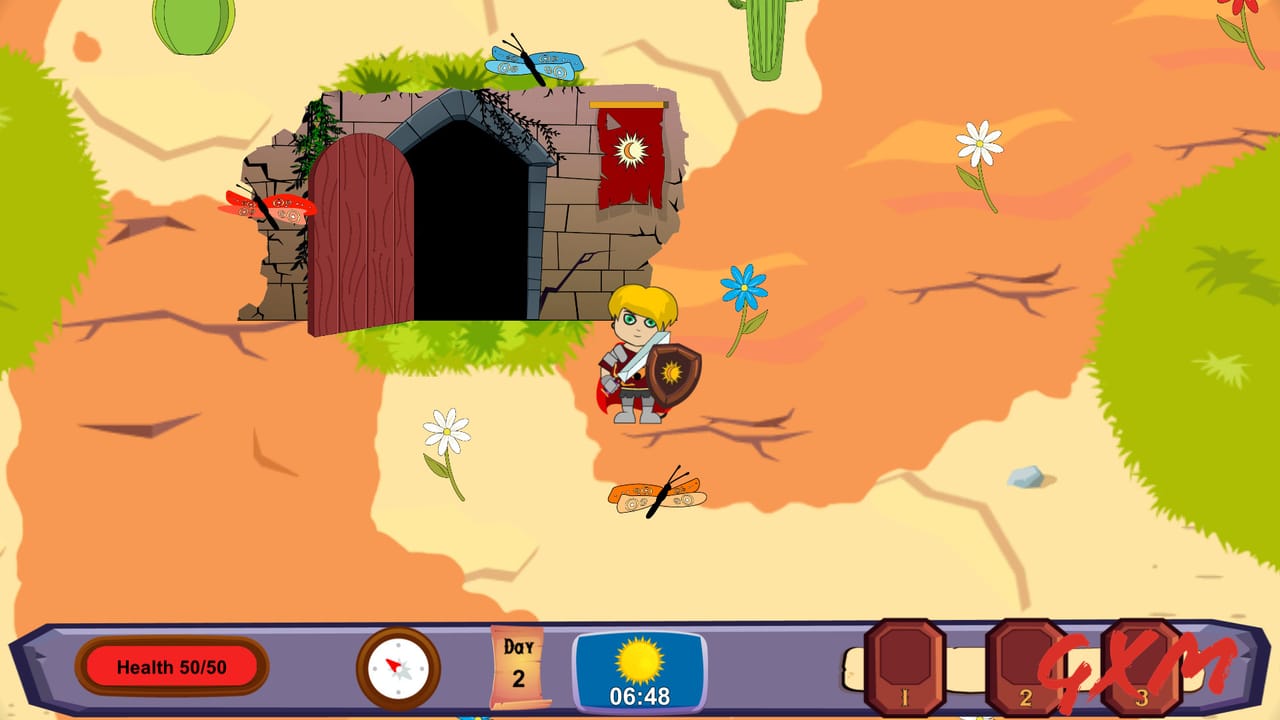Open the compass on the HUD bar

397,665
